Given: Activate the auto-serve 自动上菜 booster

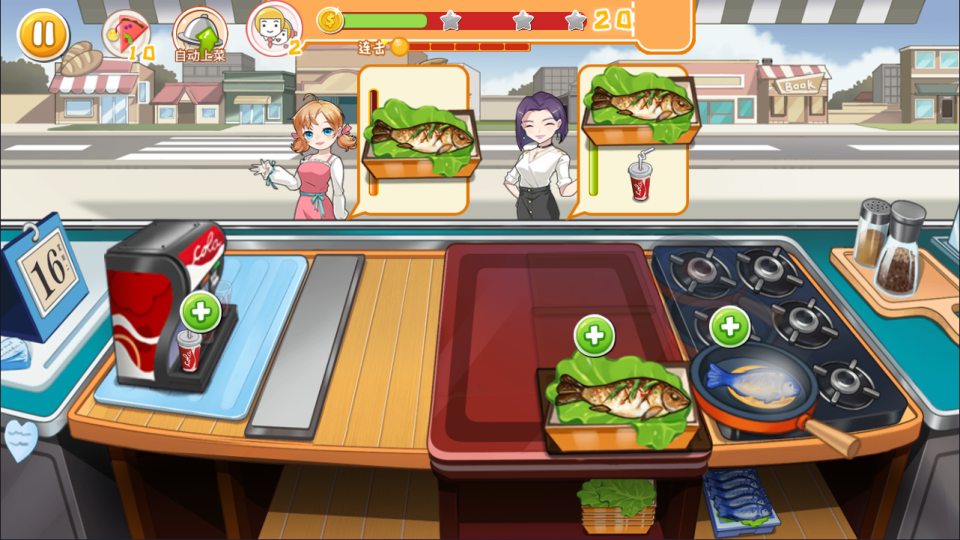Looking at the screenshot, I should pyautogui.click(x=200, y=34).
